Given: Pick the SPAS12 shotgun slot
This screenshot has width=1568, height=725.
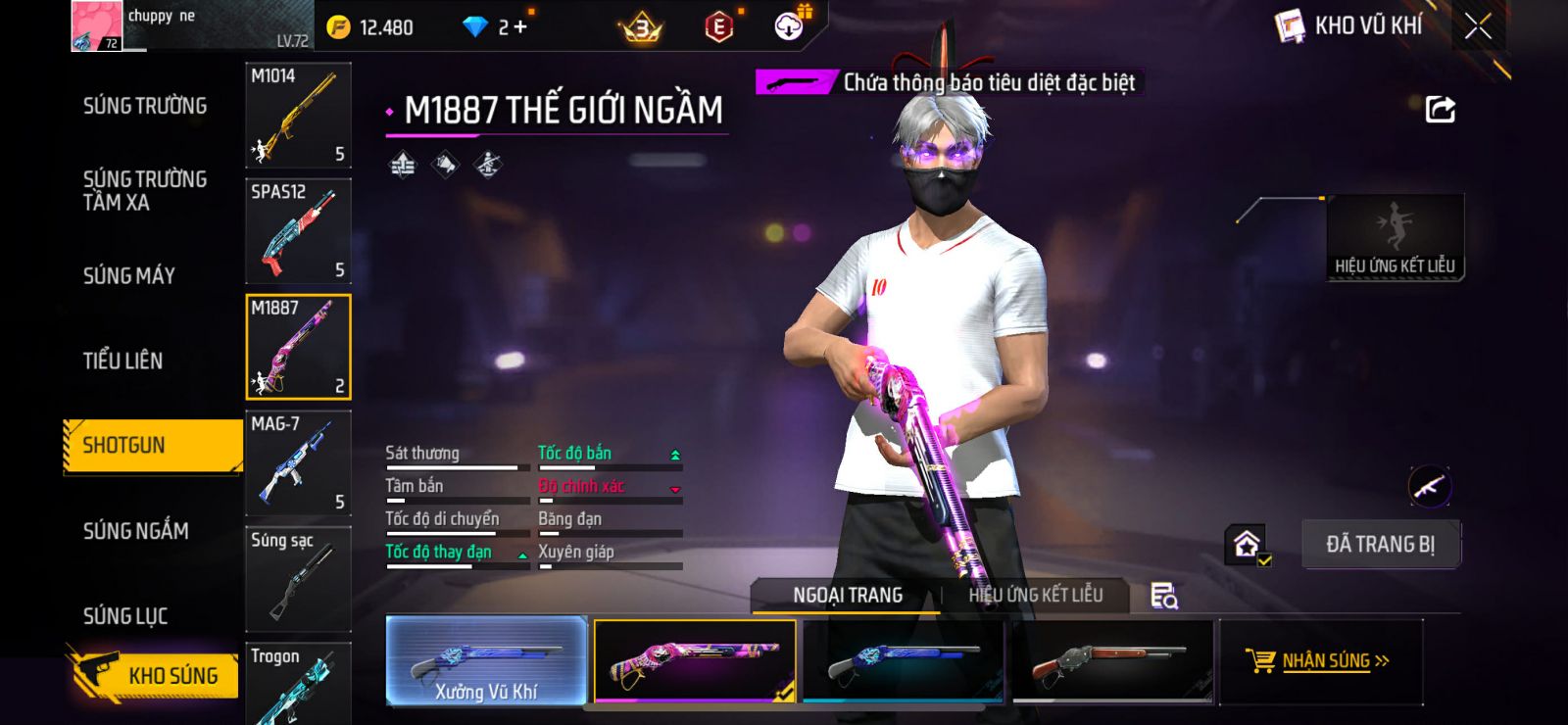Looking at the screenshot, I should [x=298, y=231].
